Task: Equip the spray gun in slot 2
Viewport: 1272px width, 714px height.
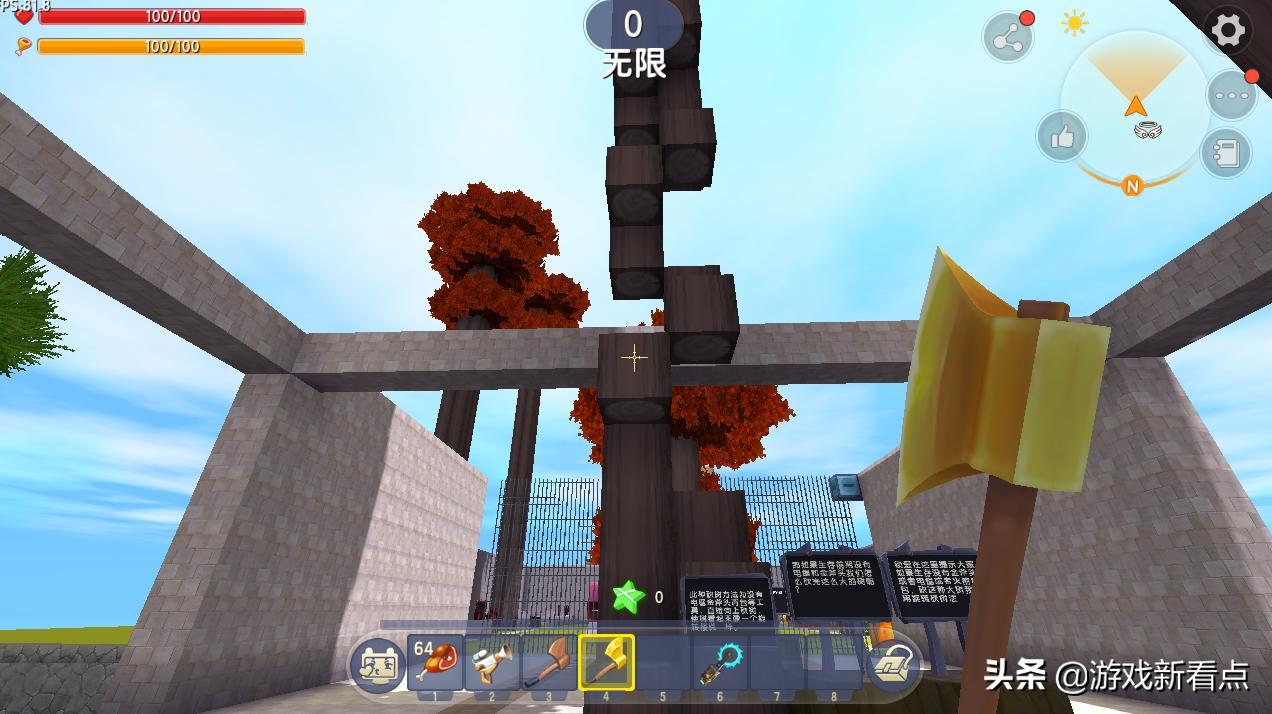Action: tap(492, 662)
